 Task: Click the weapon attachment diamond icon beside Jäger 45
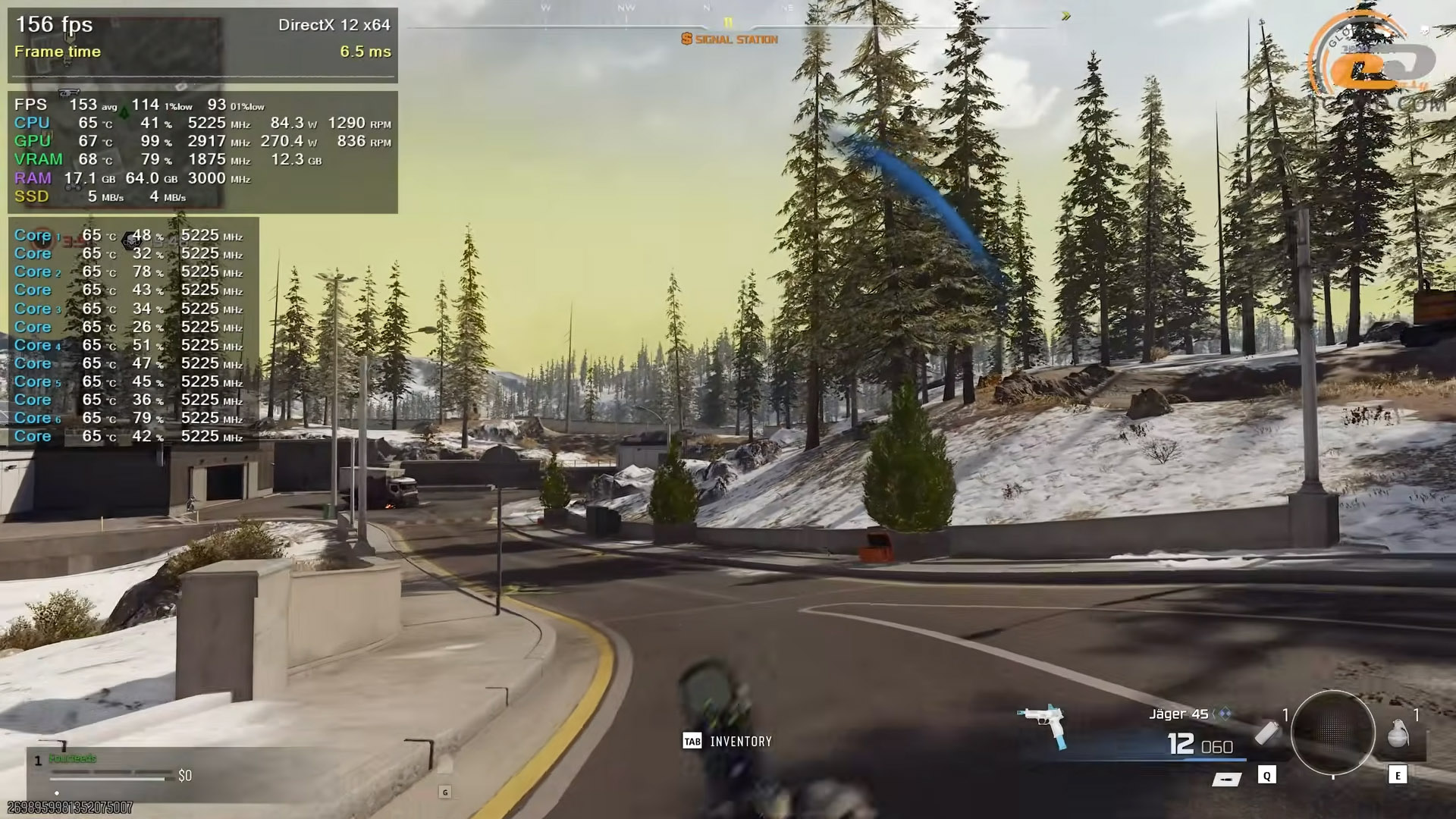click(x=1224, y=714)
